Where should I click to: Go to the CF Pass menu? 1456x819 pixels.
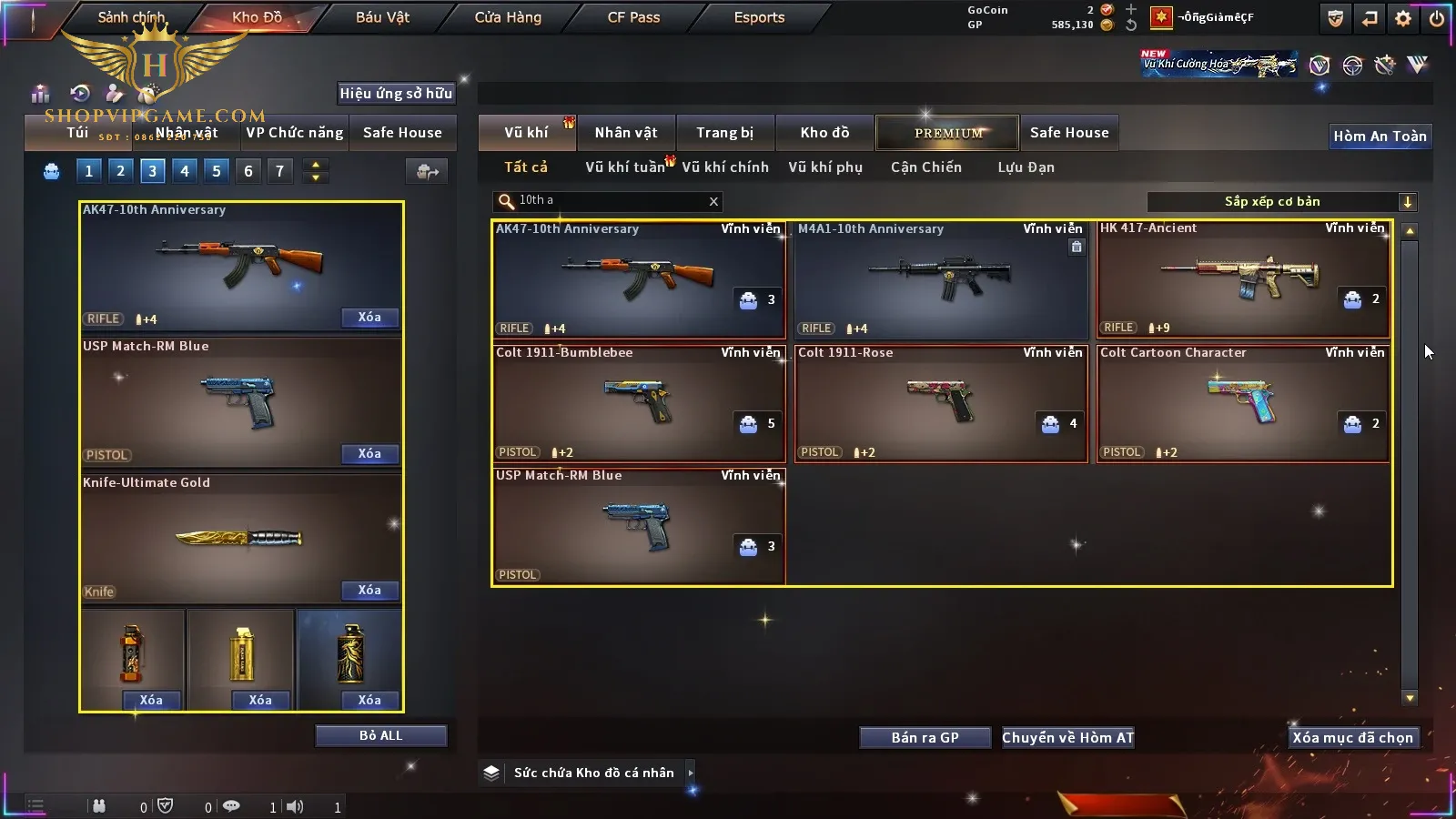pos(633,17)
